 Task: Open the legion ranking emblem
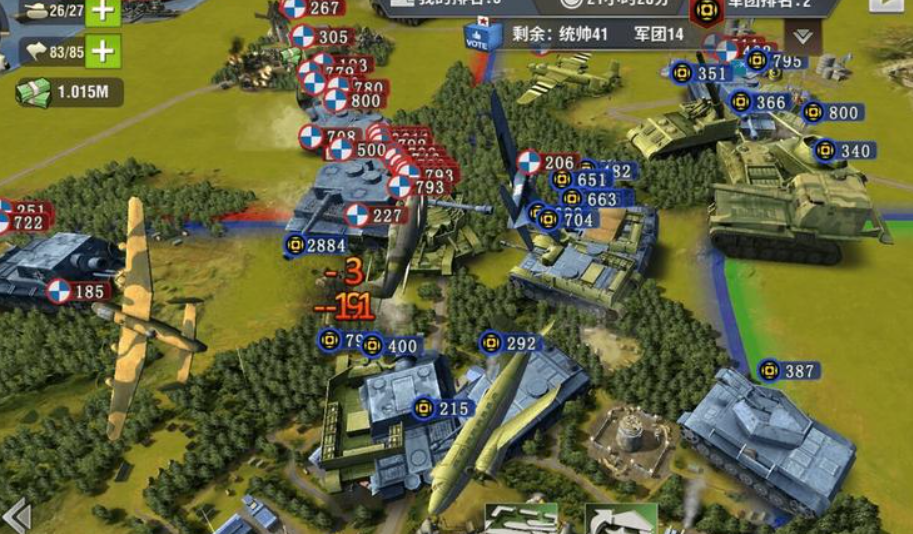(707, 10)
